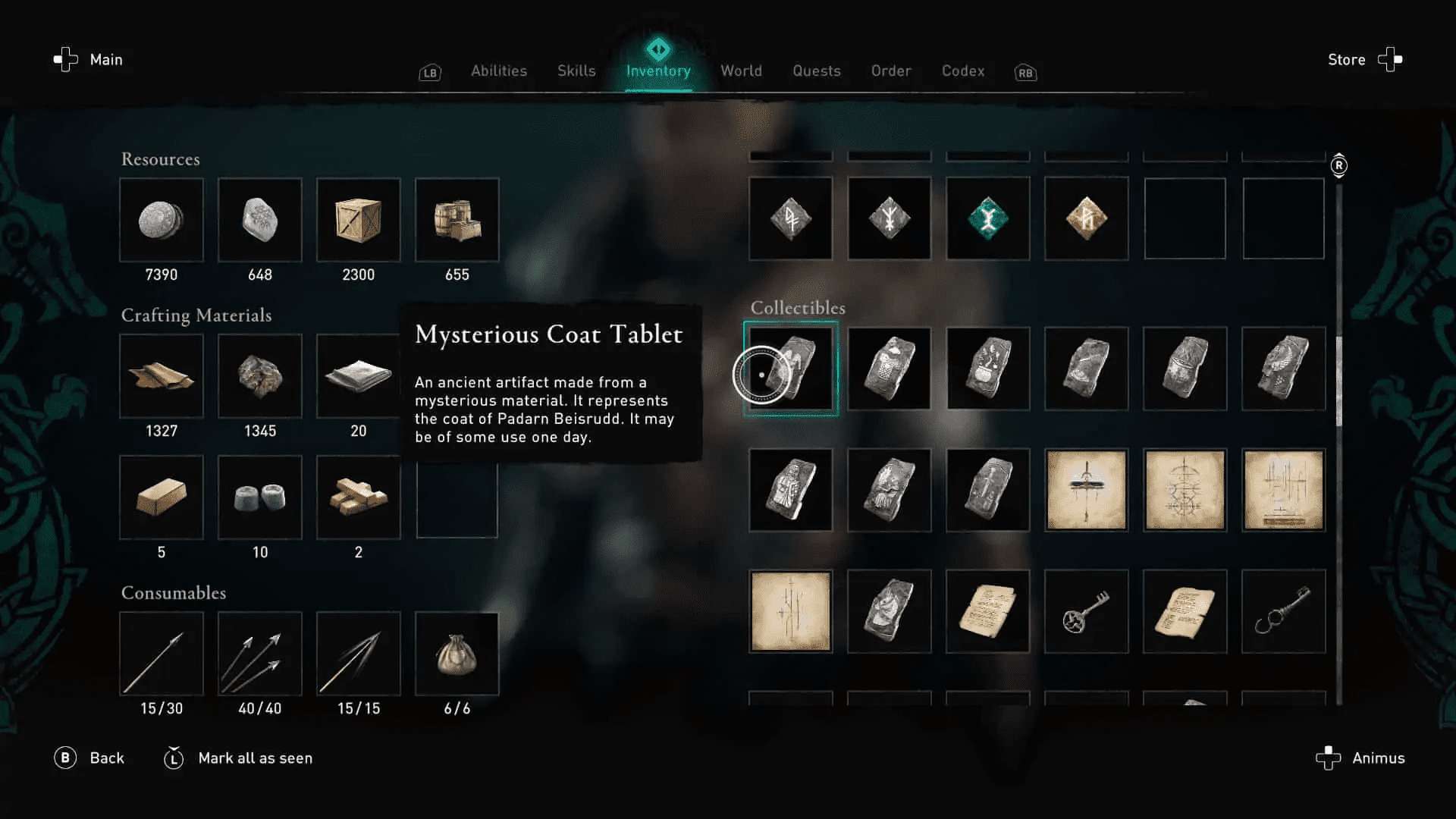Select the supplies crate resource
Viewport: 1456px width, 819px height.
pos(359,220)
